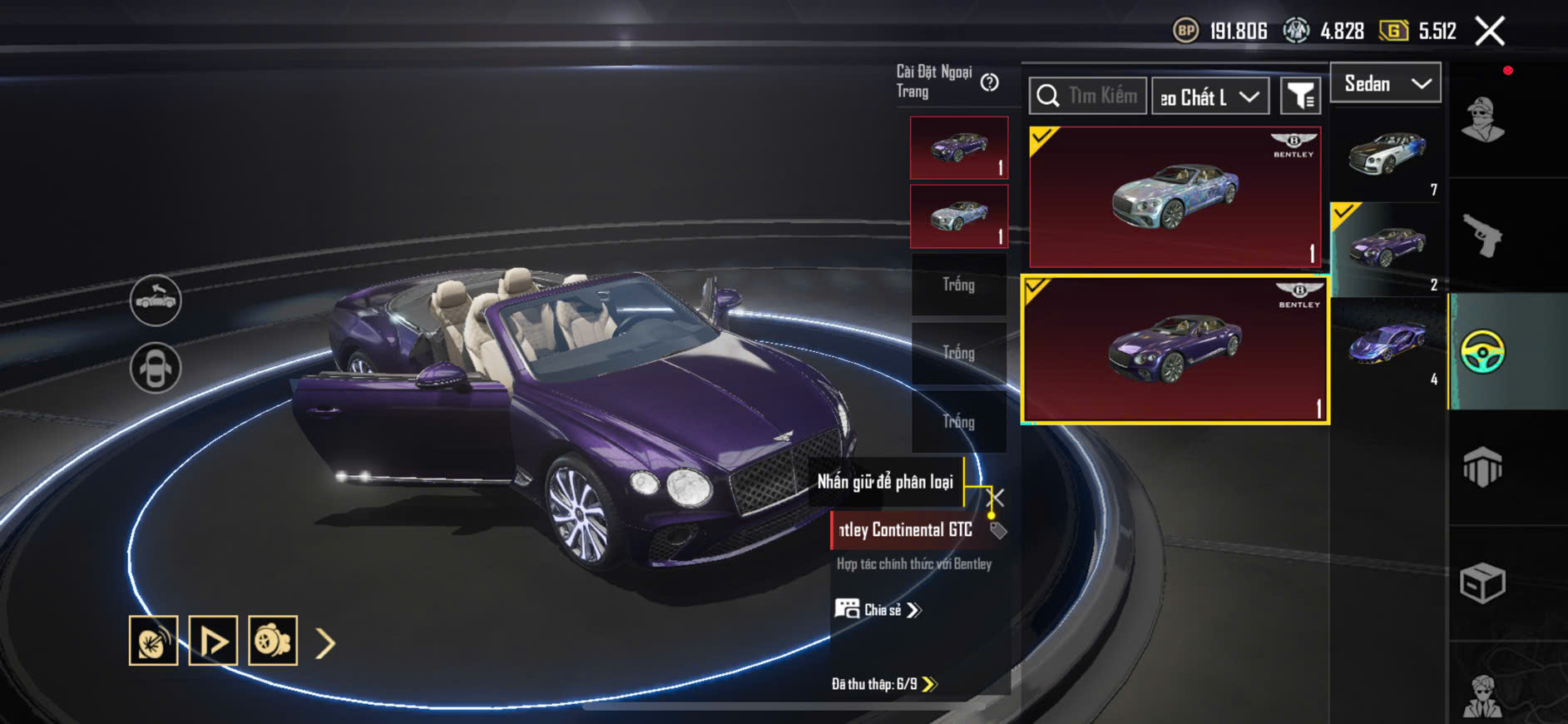Screen dimensions: 1568x724
Task: Switch to the pistol weapons tab
Action: 1483,236
